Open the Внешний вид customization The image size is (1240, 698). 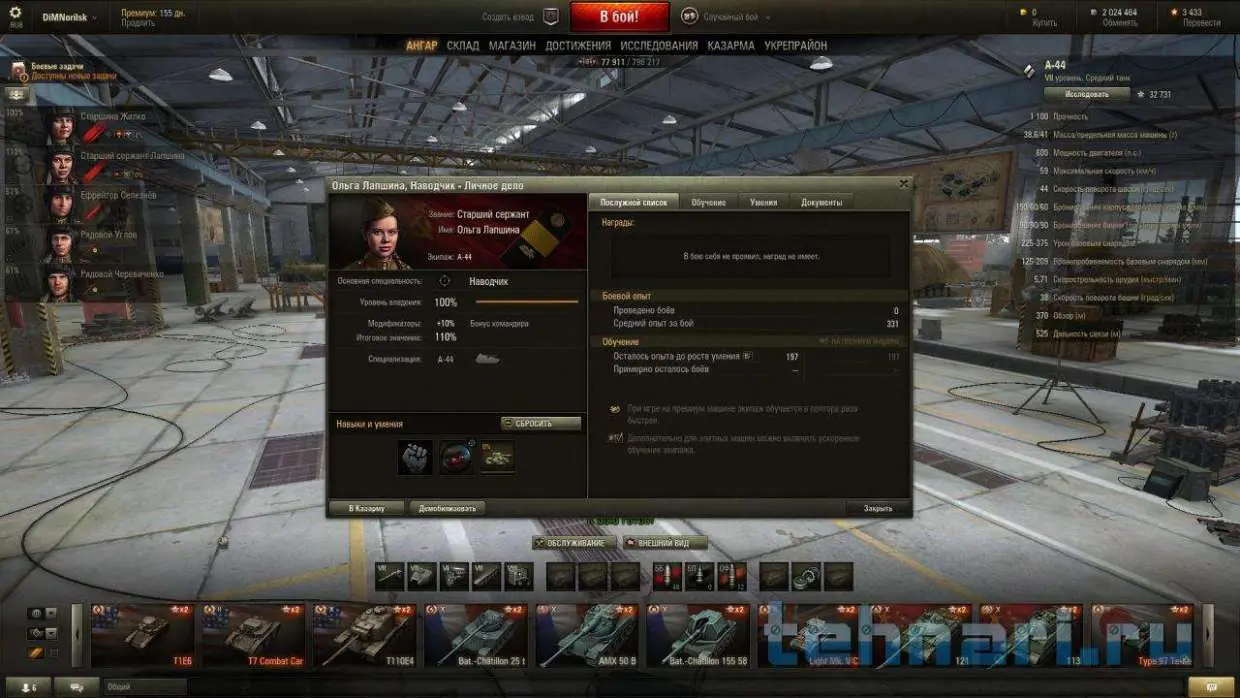click(x=665, y=543)
